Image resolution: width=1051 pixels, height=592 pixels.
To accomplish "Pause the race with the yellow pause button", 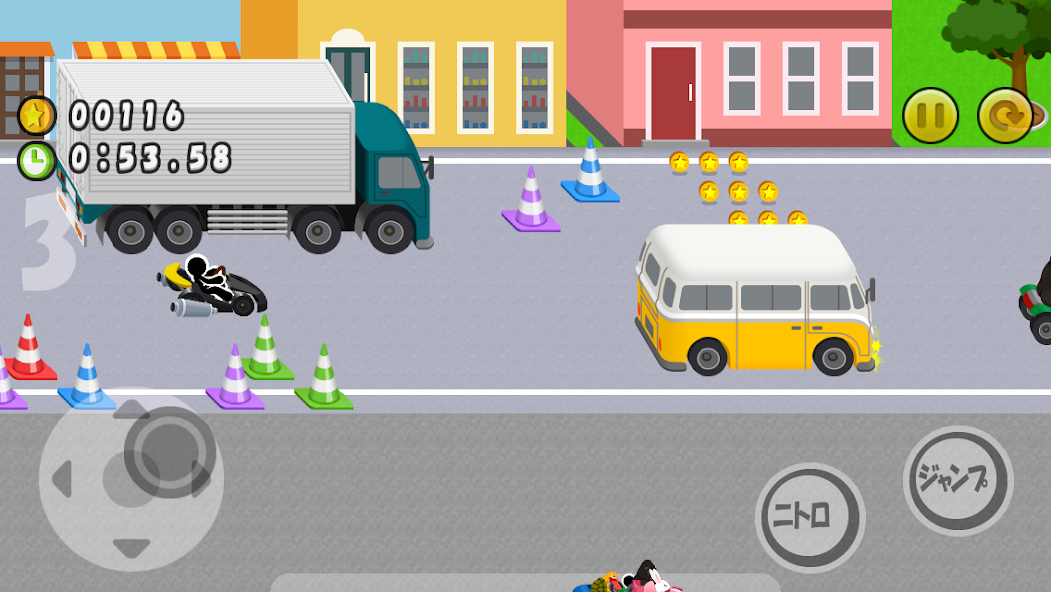I will pyautogui.click(x=930, y=116).
